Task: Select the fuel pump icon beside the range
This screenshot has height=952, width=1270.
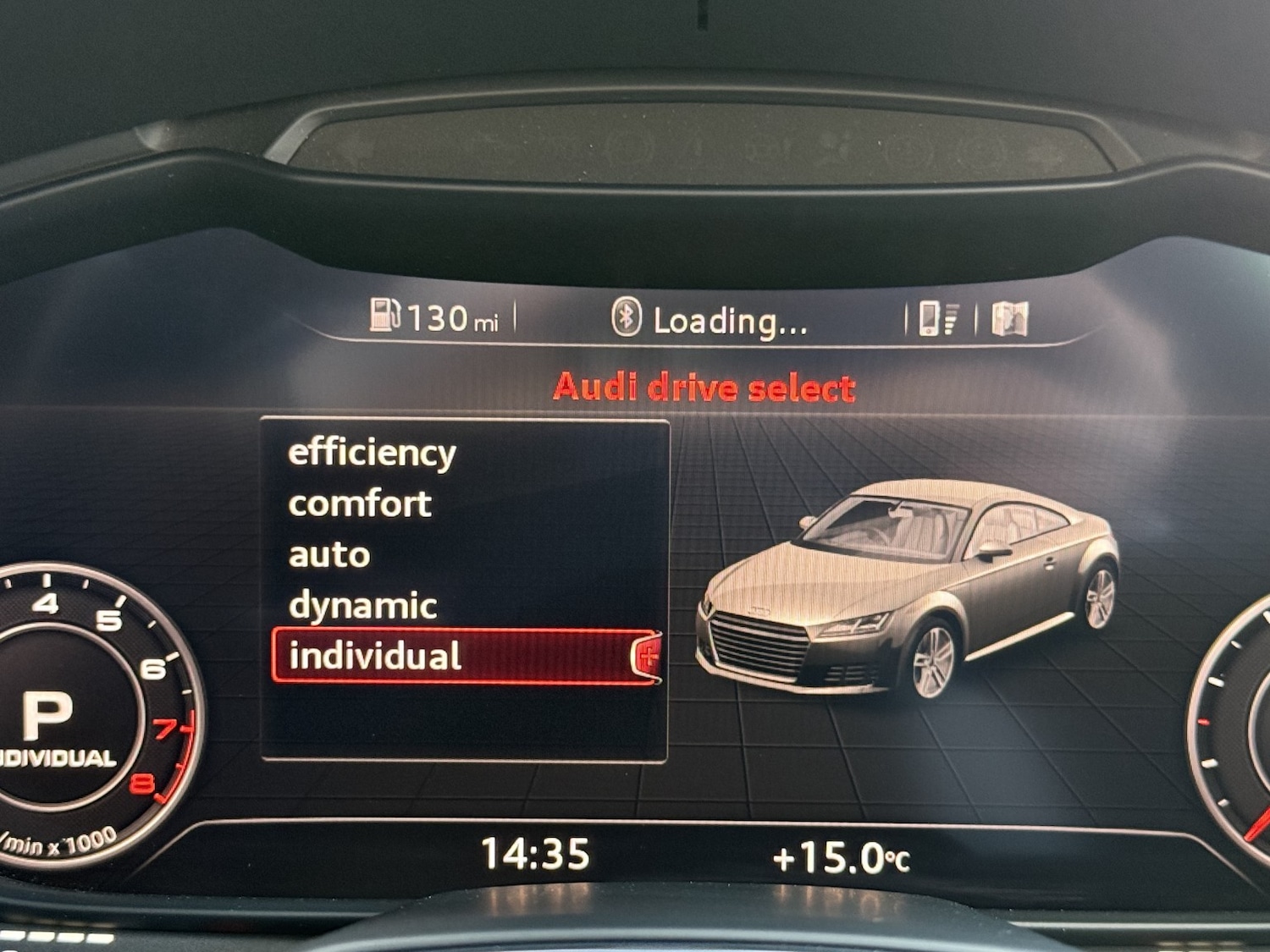Action: (385, 317)
